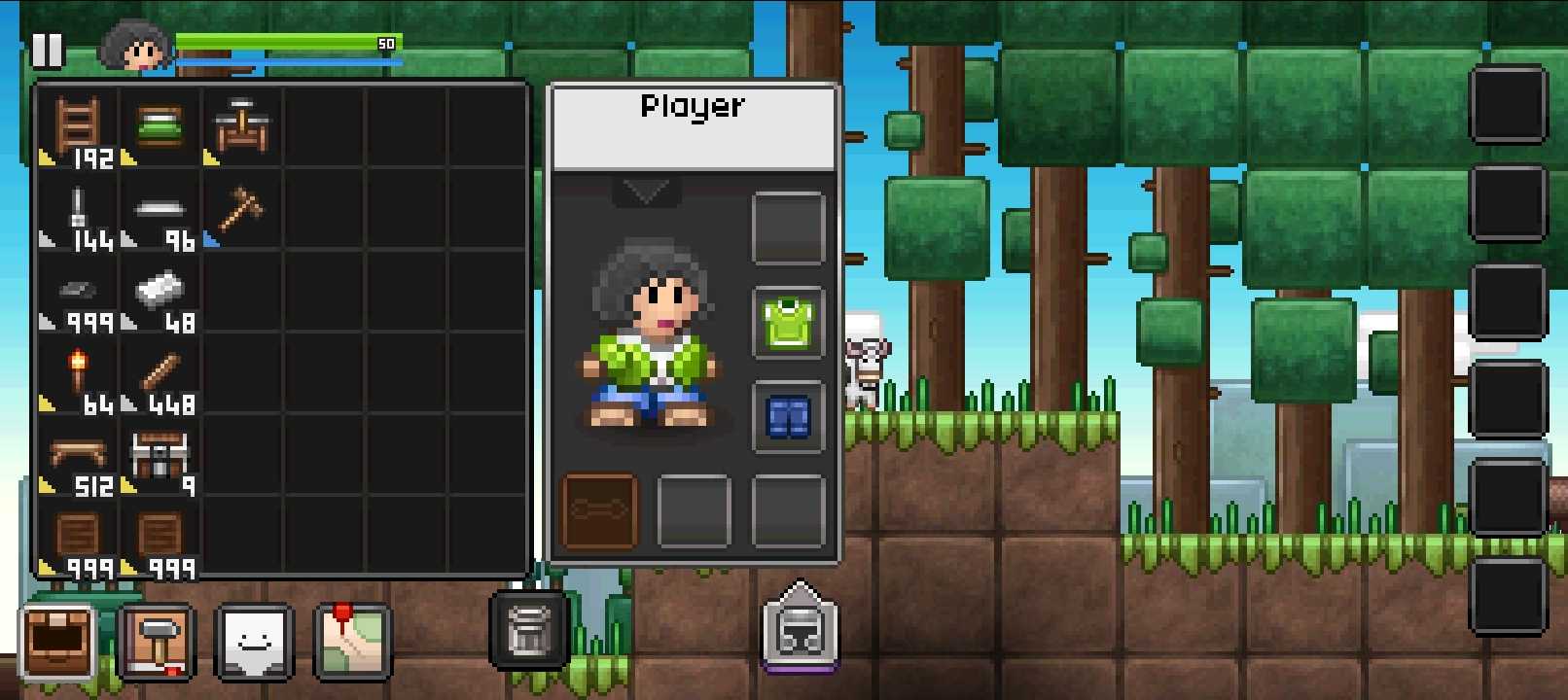Viewport: 1568px width, 700px height.
Task: Toggle the inventory chest button
Action: [x=57, y=642]
